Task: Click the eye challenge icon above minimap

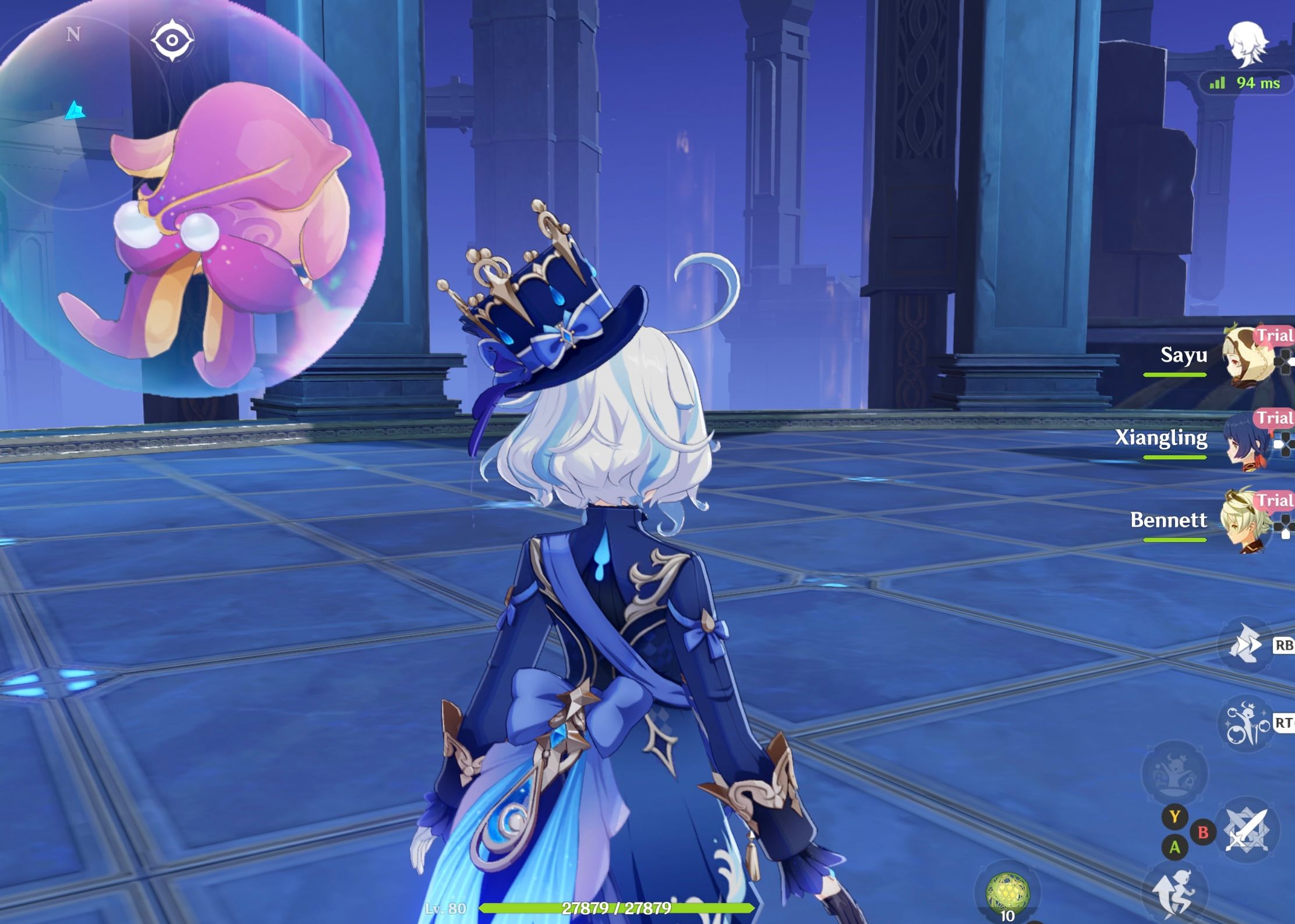Action: pyautogui.click(x=172, y=39)
